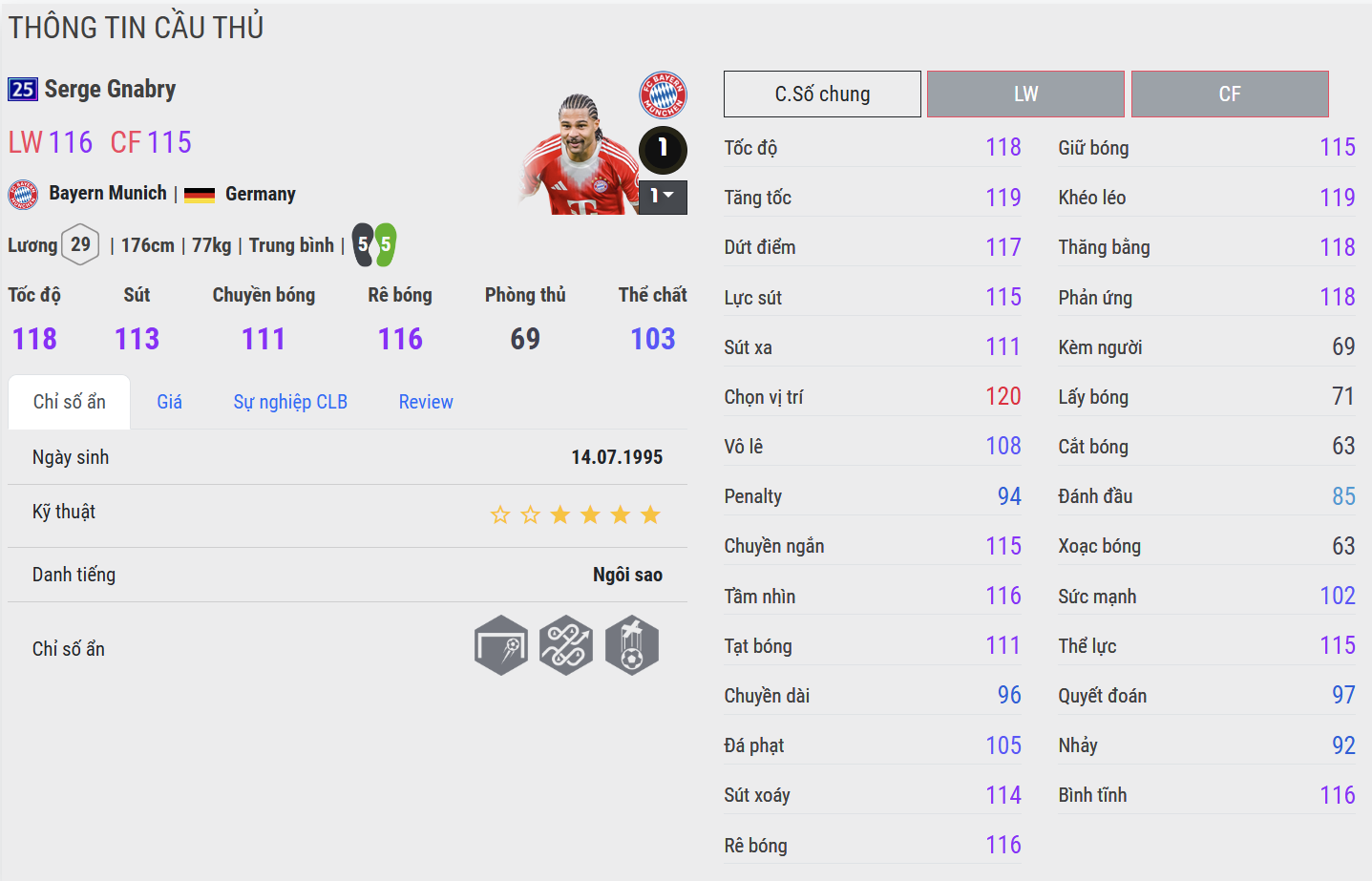Viewport: 1372px width, 881px height.
Task: Switch to the C.Số chung stats tab
Action: pyautogui.click(x=822, y=94)
